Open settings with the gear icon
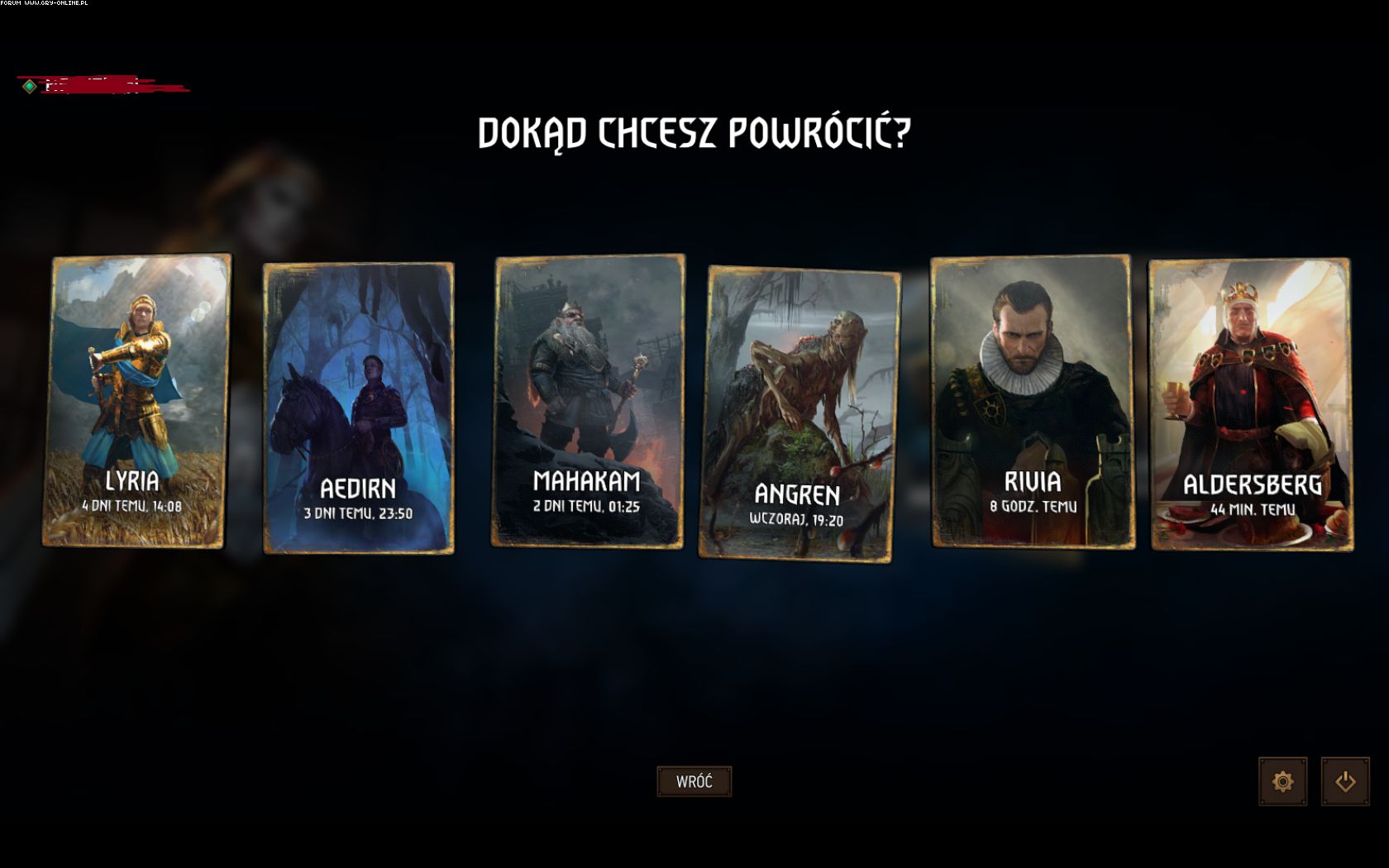 coord(1282,781)
